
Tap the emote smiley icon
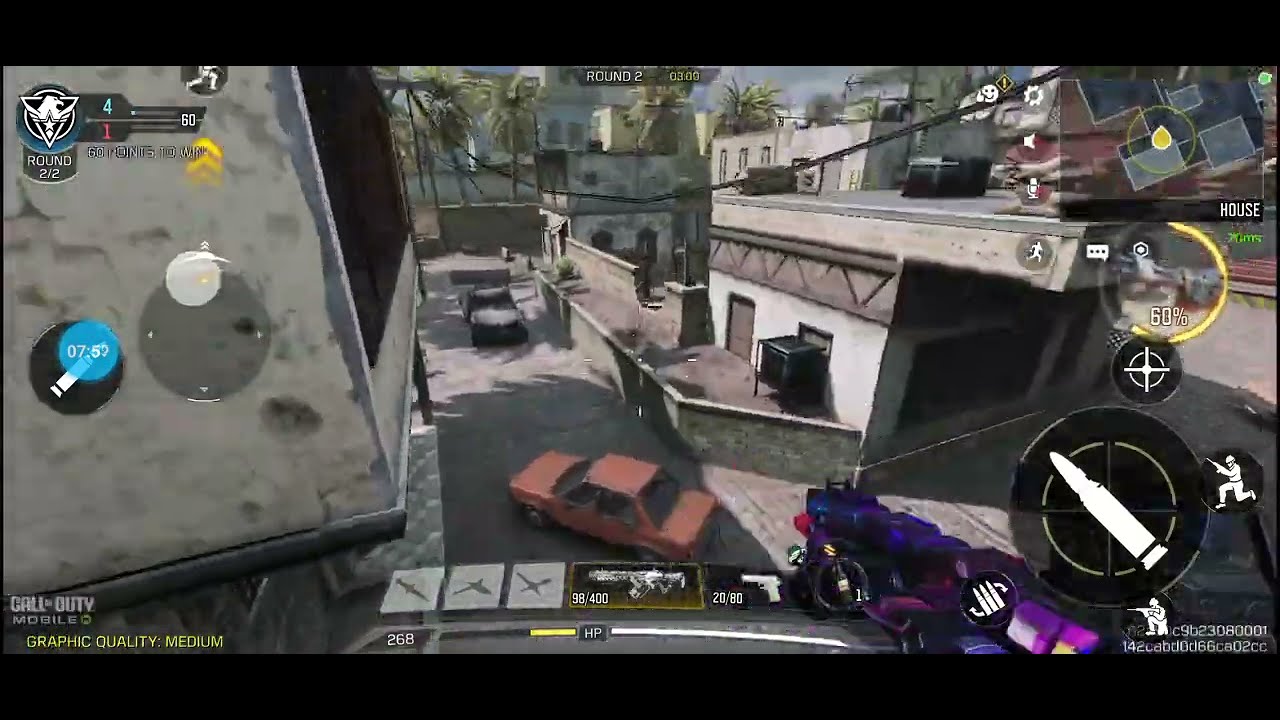[989, 94]
